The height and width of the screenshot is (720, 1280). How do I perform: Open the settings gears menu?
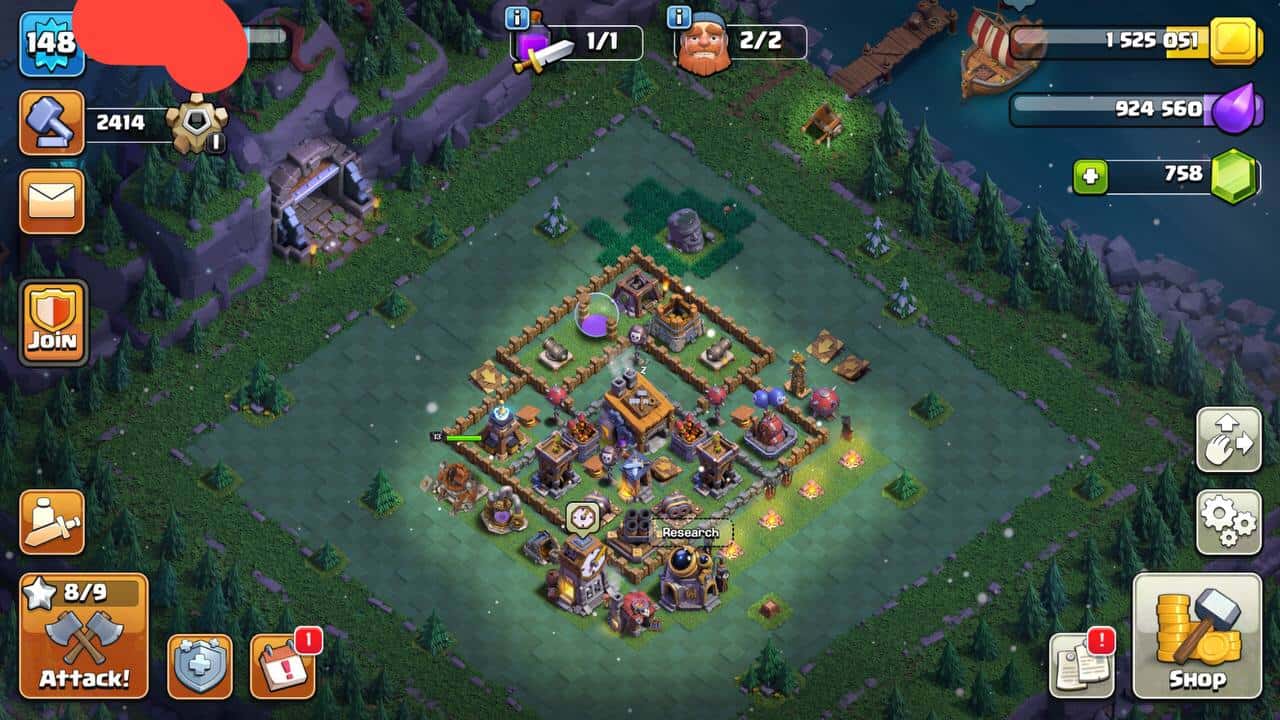click(1228, 521)
